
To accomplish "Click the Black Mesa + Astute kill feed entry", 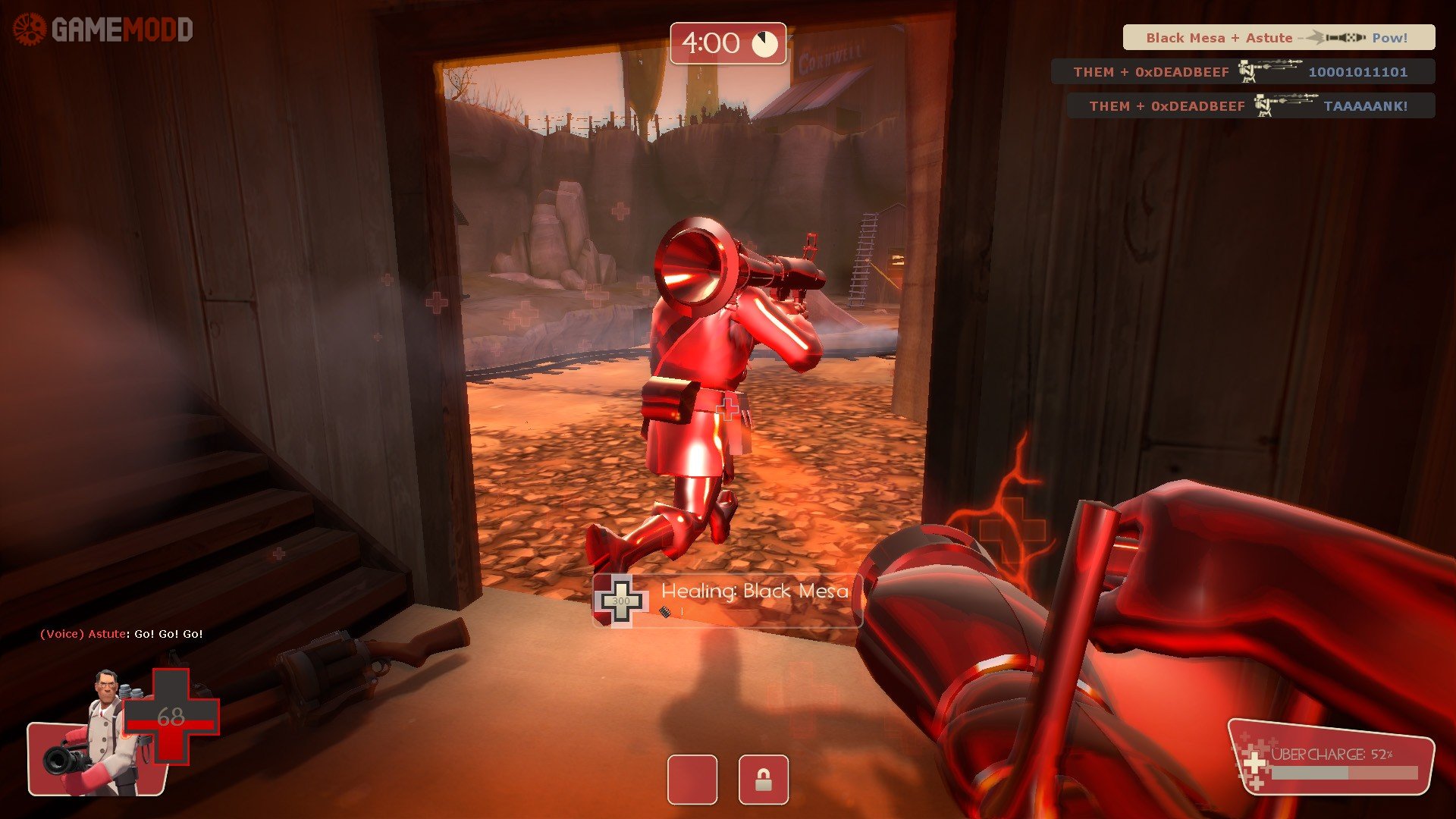I will tap(1279, 37).
